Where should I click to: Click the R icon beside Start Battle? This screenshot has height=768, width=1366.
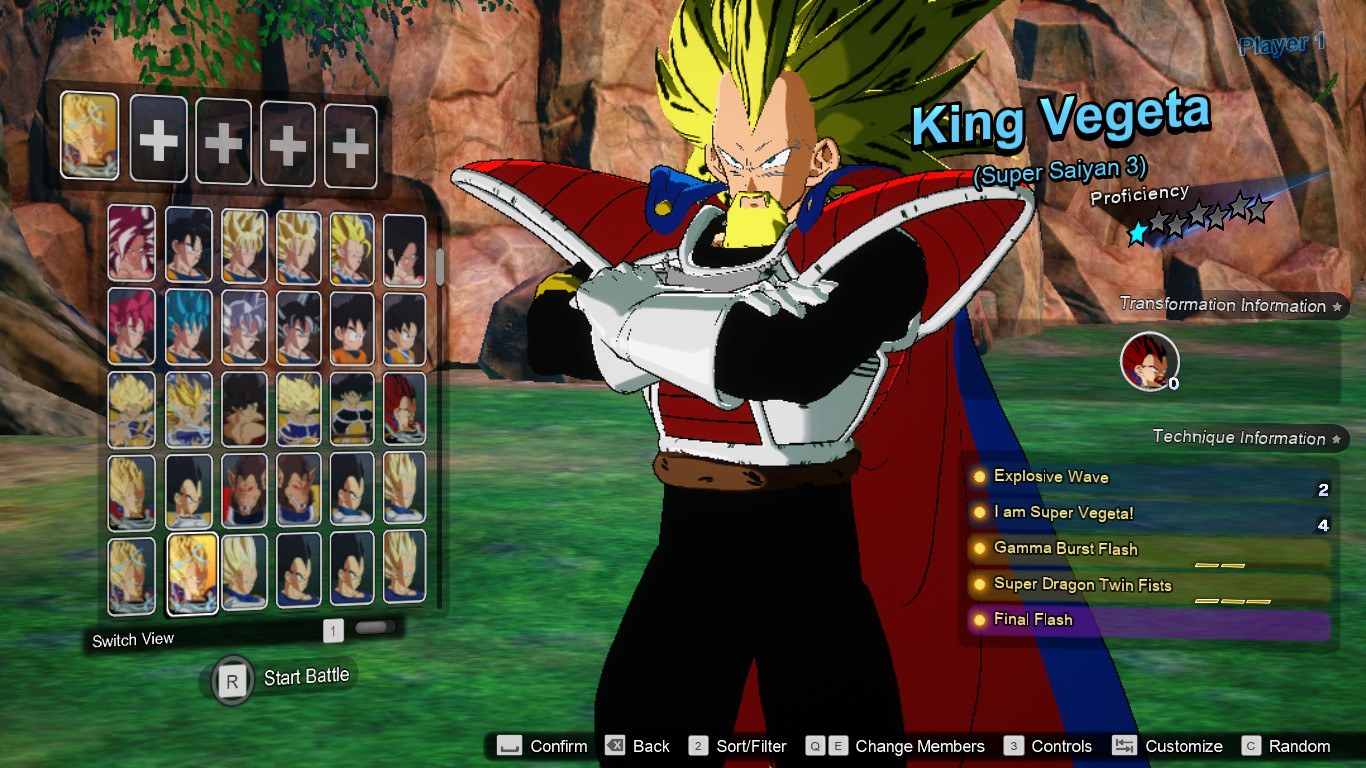[232, 679]
